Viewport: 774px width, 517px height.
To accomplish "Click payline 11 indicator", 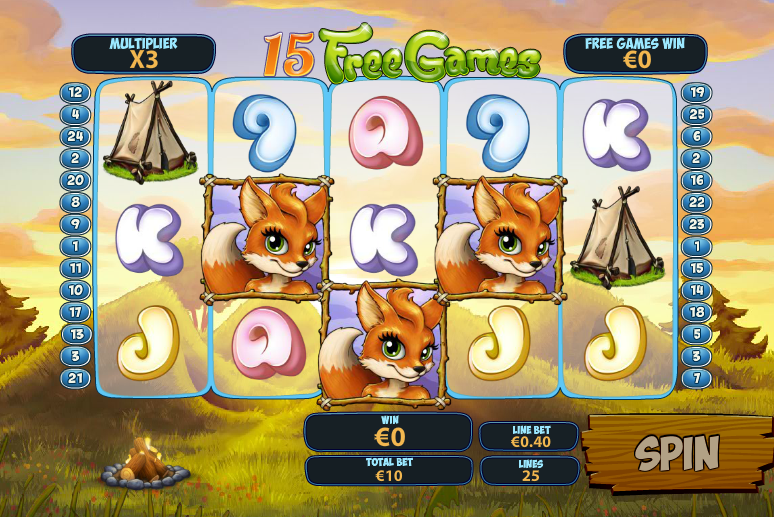I will point(75,268).
